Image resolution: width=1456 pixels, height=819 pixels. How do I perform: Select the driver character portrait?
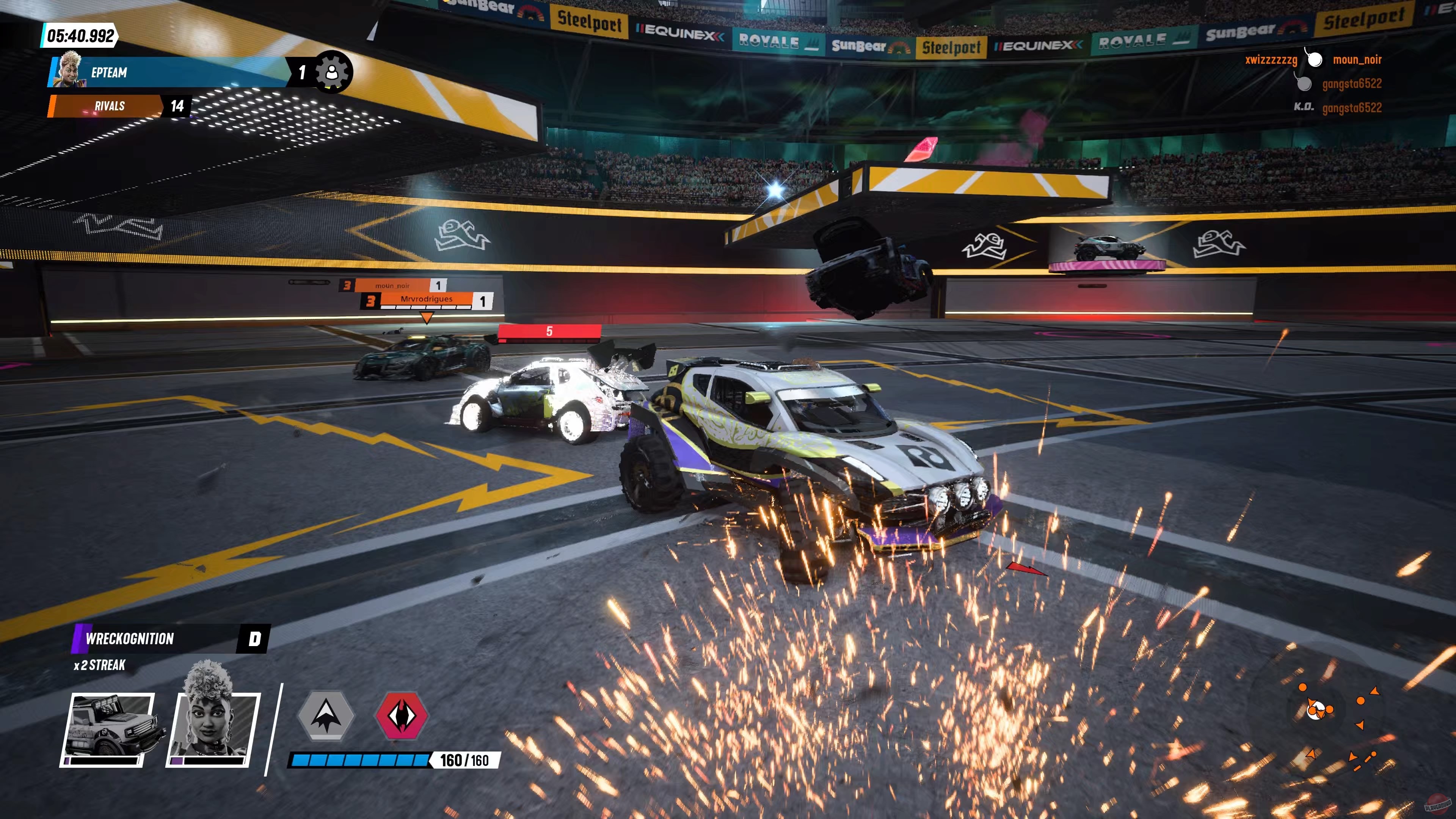click(x=213, y=729)
